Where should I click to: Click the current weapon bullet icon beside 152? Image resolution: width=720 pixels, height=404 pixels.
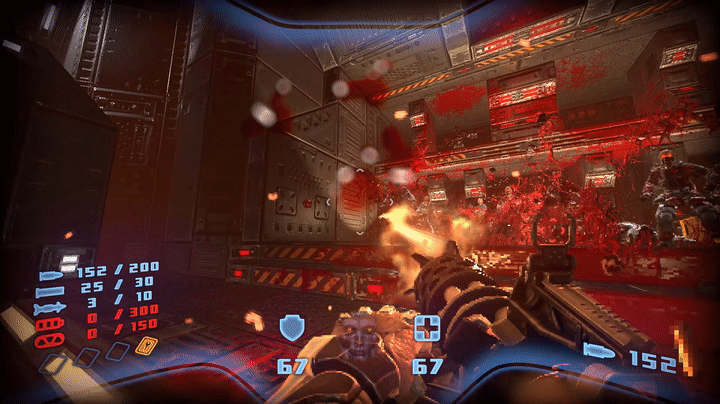pyautogui.click(x=601, y=350)
